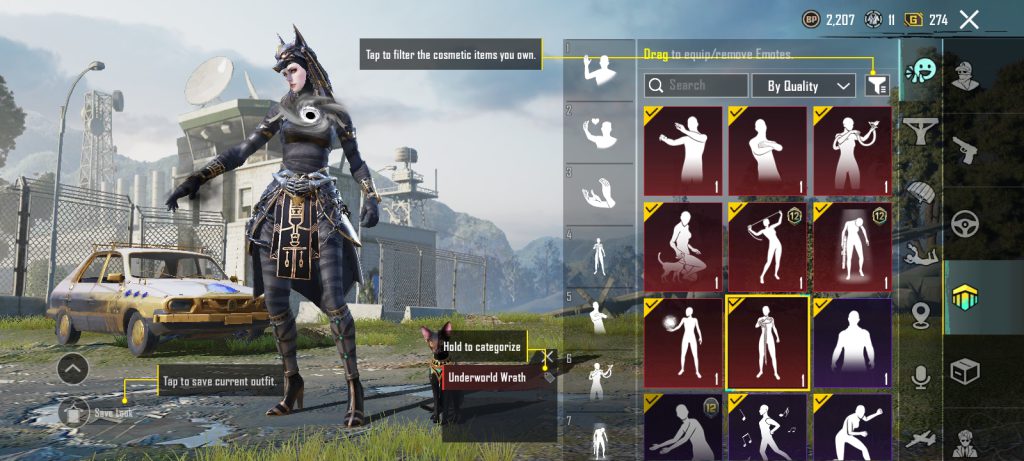The width and height of the screenshot is (1024, 461).
Task: Select the emote with the dog
Action: click(683, 247)
